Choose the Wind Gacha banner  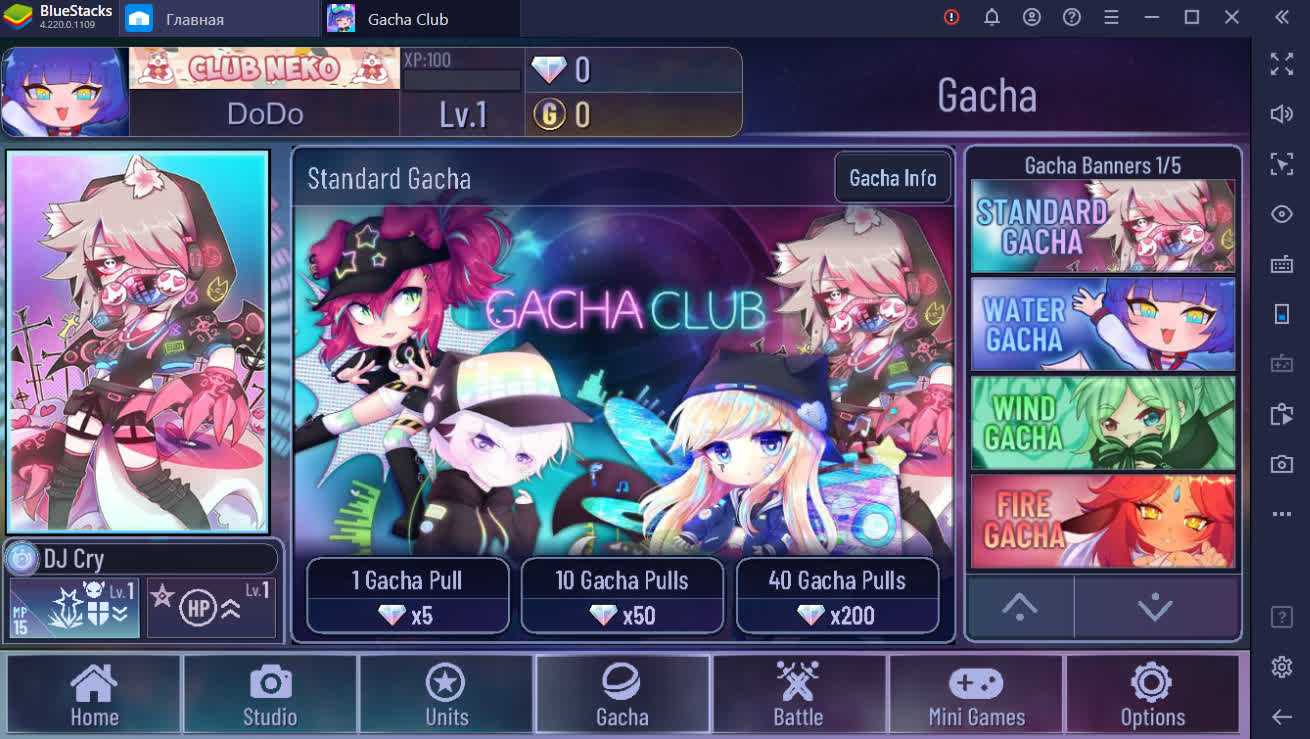click(x=1103, y=422)
